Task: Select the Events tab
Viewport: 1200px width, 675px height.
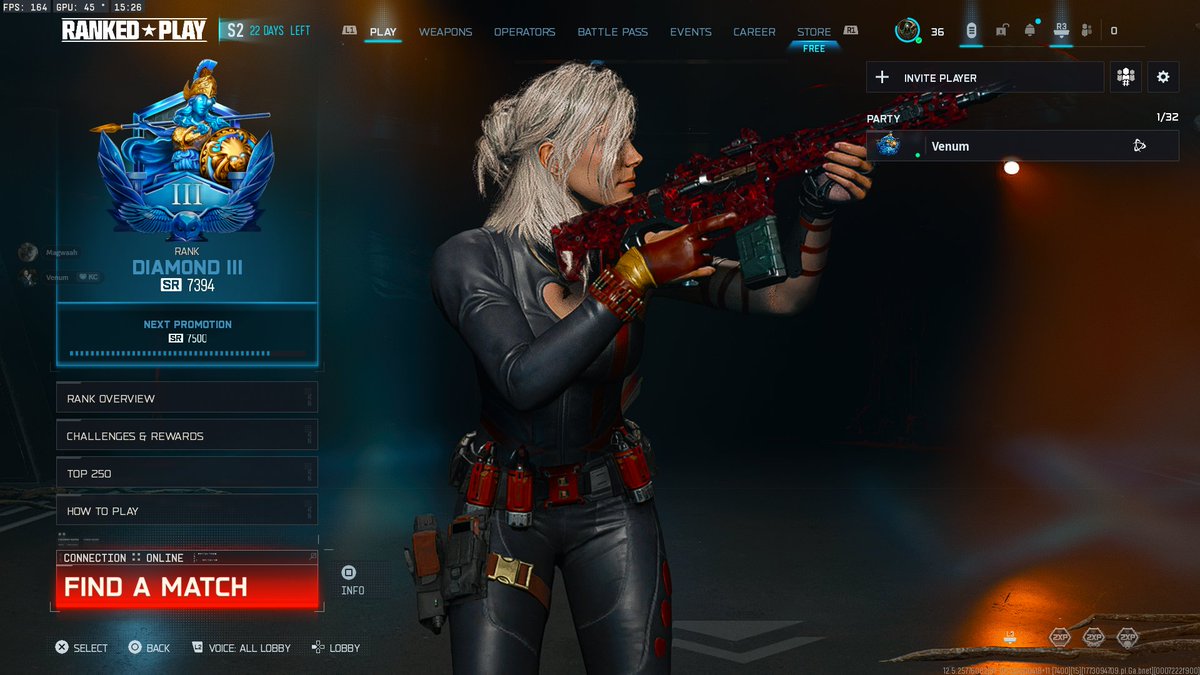Action: [x=691, y=32]
